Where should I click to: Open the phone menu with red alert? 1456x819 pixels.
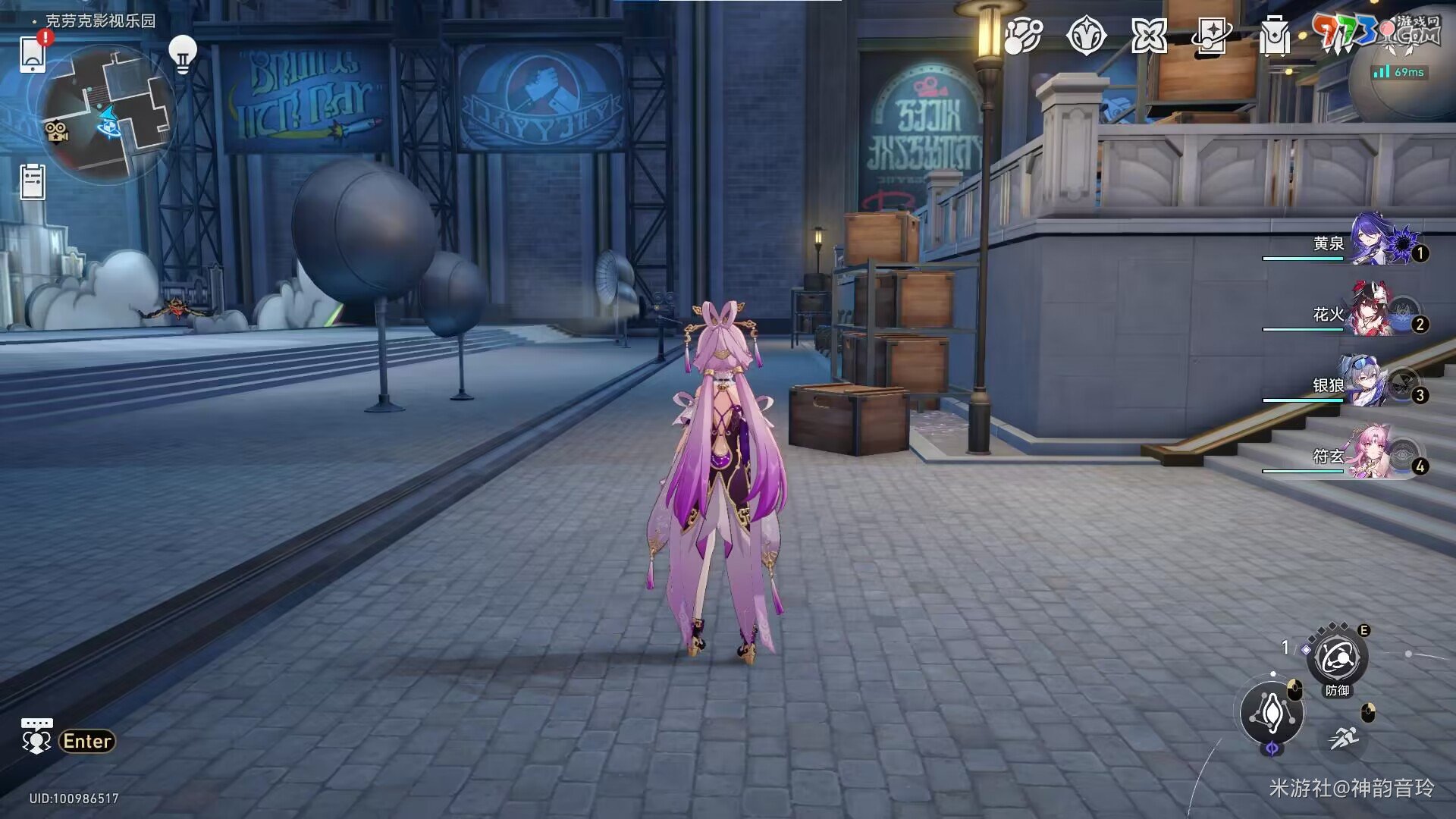[x=33, y=53]
